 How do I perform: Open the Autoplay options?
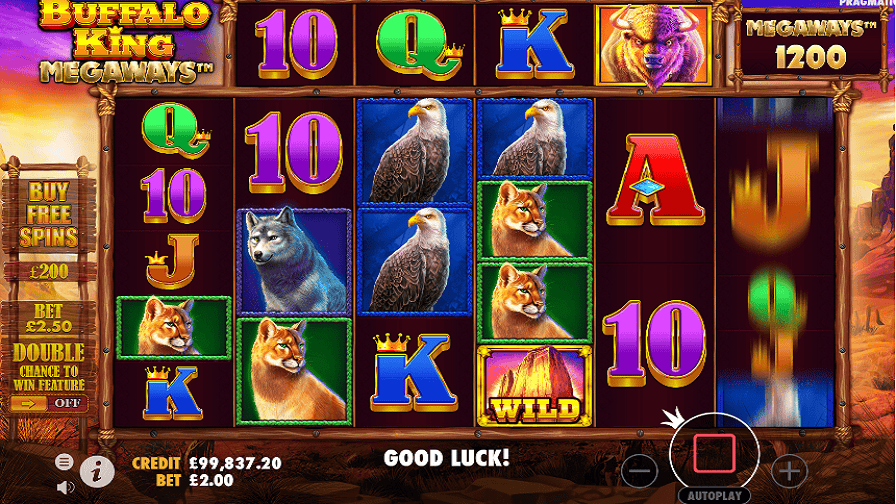[x=714, y=495]
